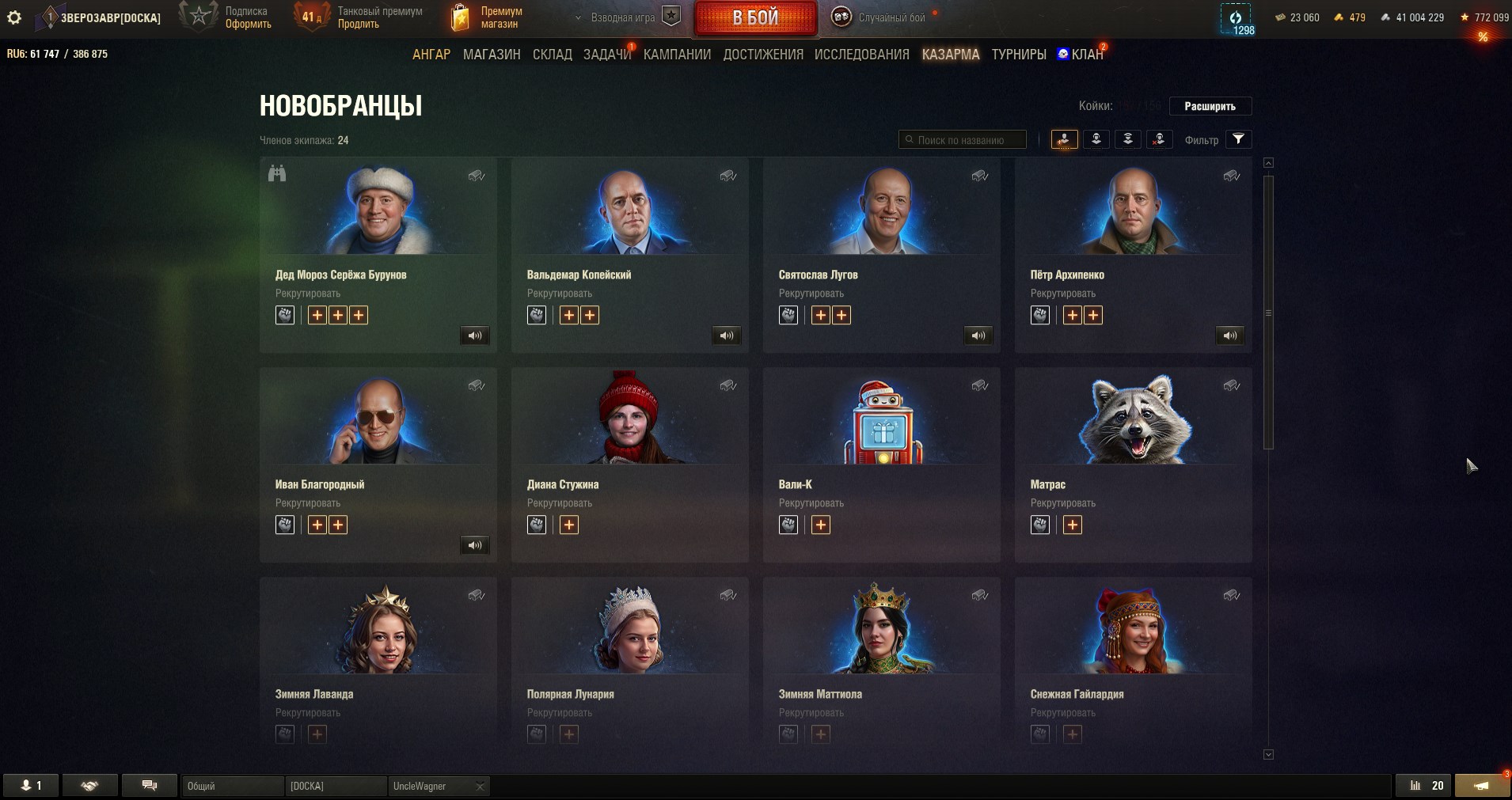Open the contacts list icon in bottom bar
Screen dimensions: 1512x800
(x=32, y=785)
